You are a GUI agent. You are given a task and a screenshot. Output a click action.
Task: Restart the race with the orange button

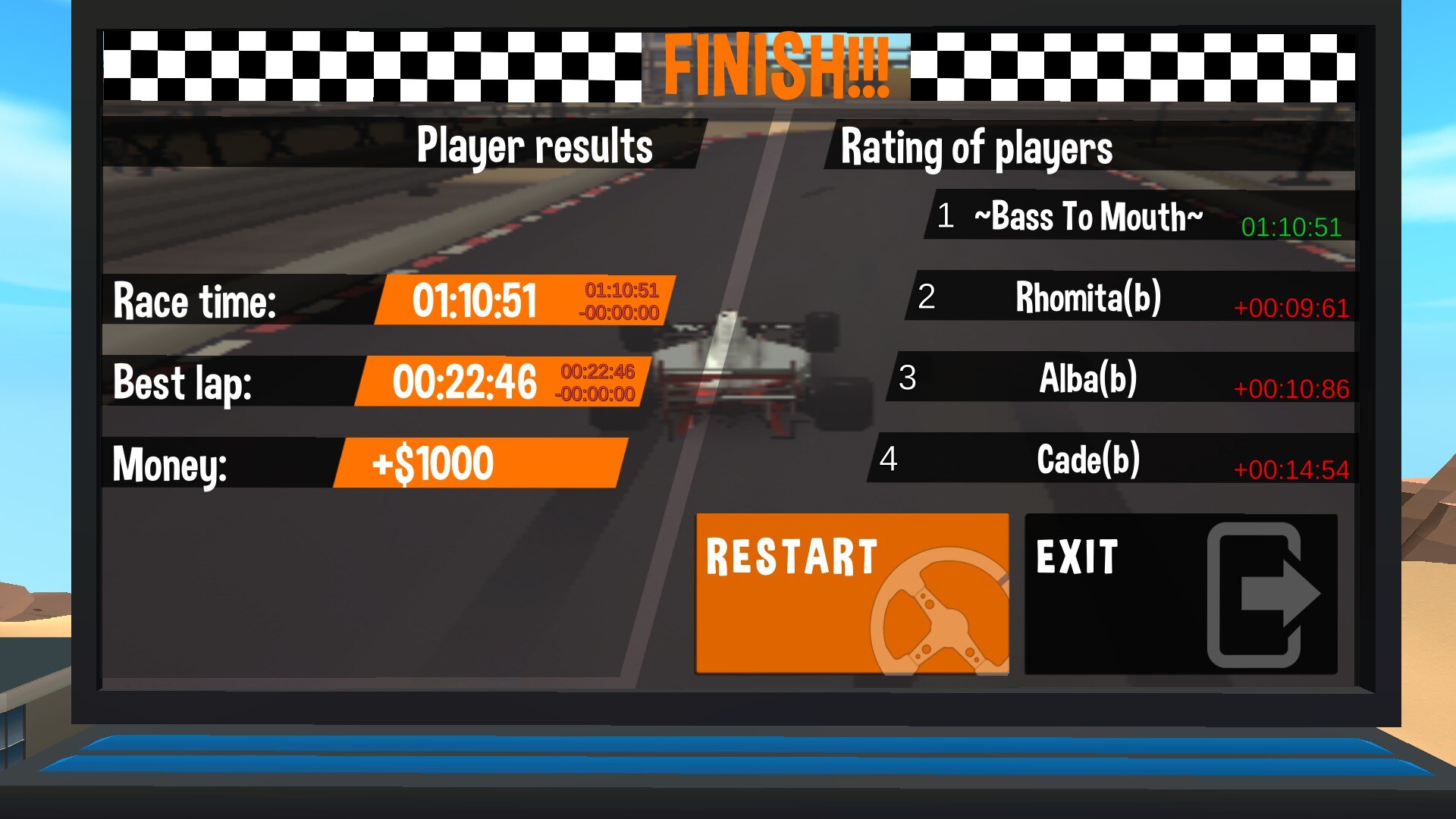pyautogui.click(x=852, y=594)
